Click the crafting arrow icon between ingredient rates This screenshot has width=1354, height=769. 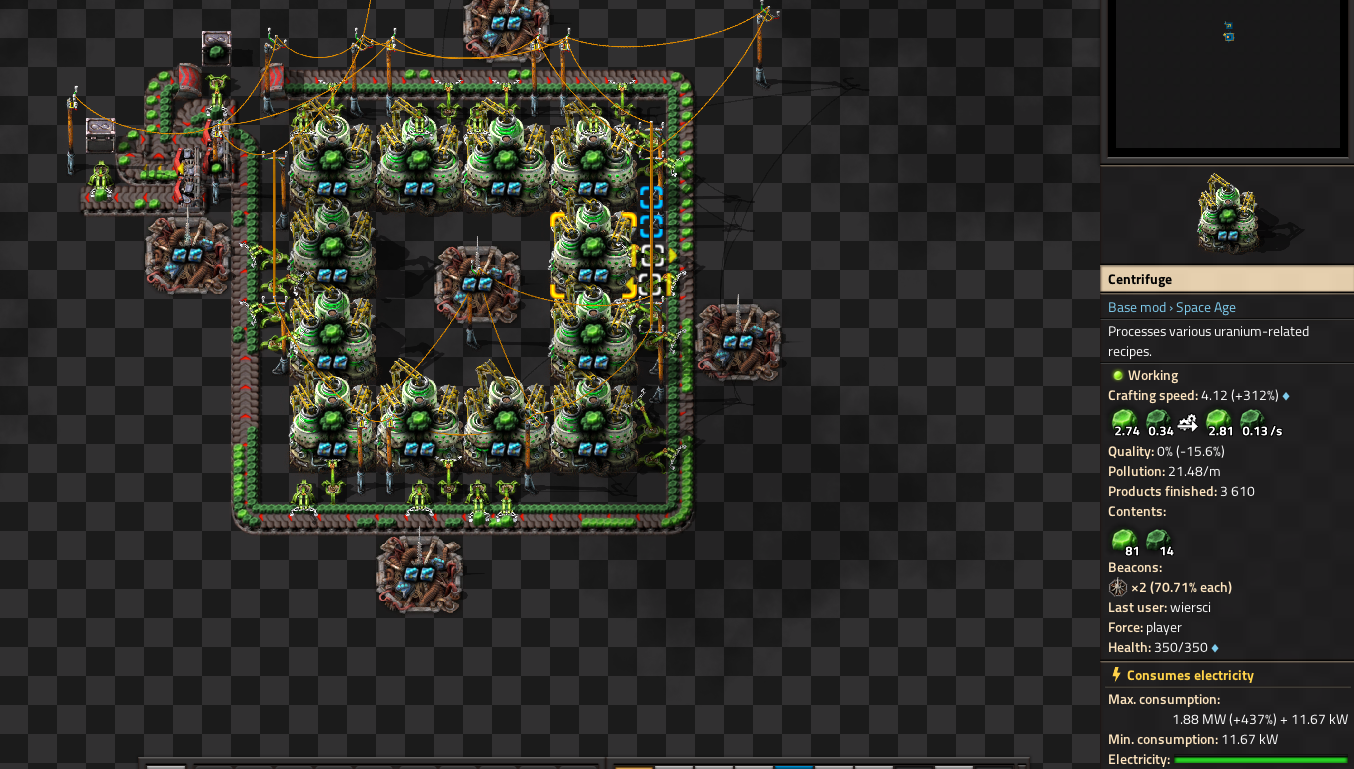(x=1188, y=423)
